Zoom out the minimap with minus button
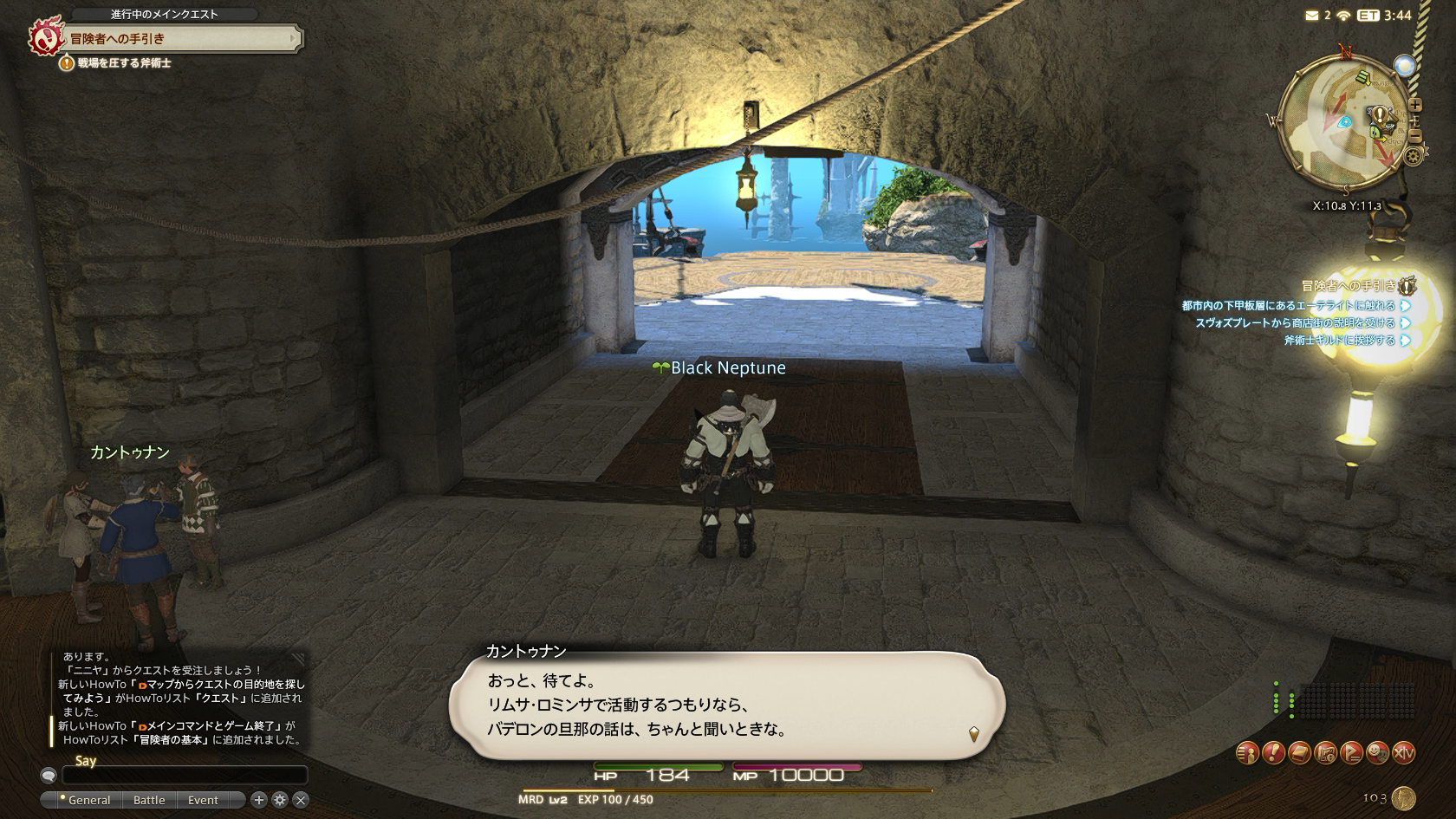1456x819 pixels. pos(1415,135)
